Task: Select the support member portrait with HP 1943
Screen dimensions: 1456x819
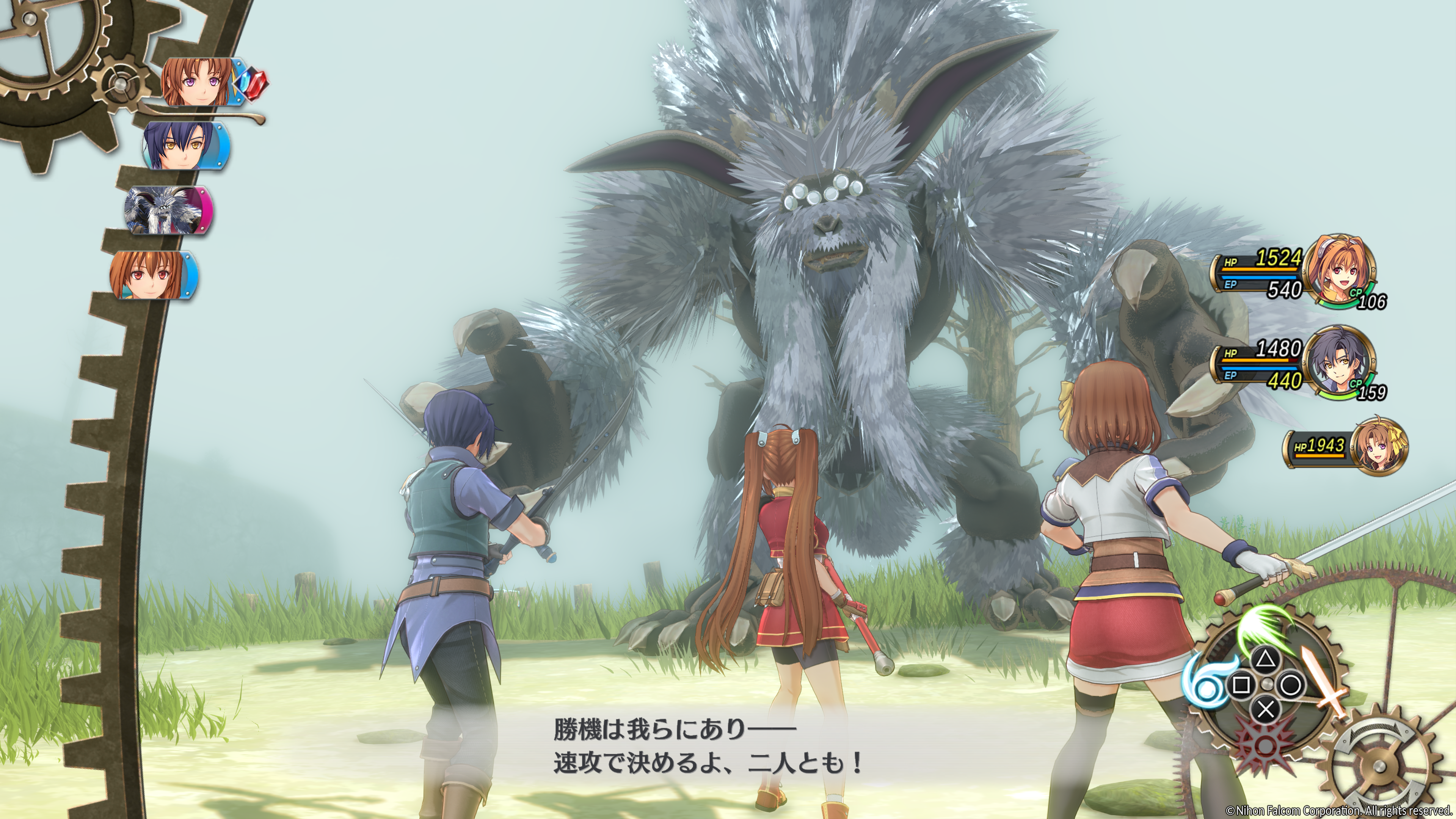Action: pos(1381,447)
